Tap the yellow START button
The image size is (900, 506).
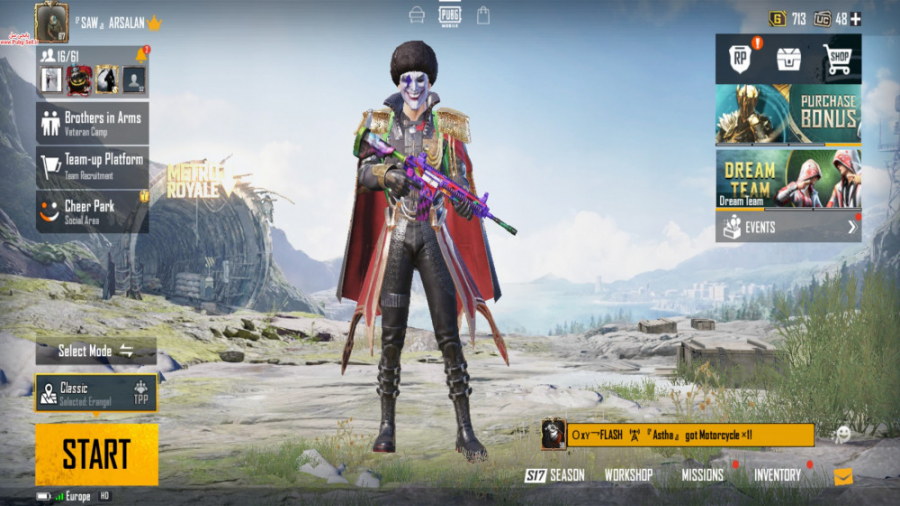(96, 454)
